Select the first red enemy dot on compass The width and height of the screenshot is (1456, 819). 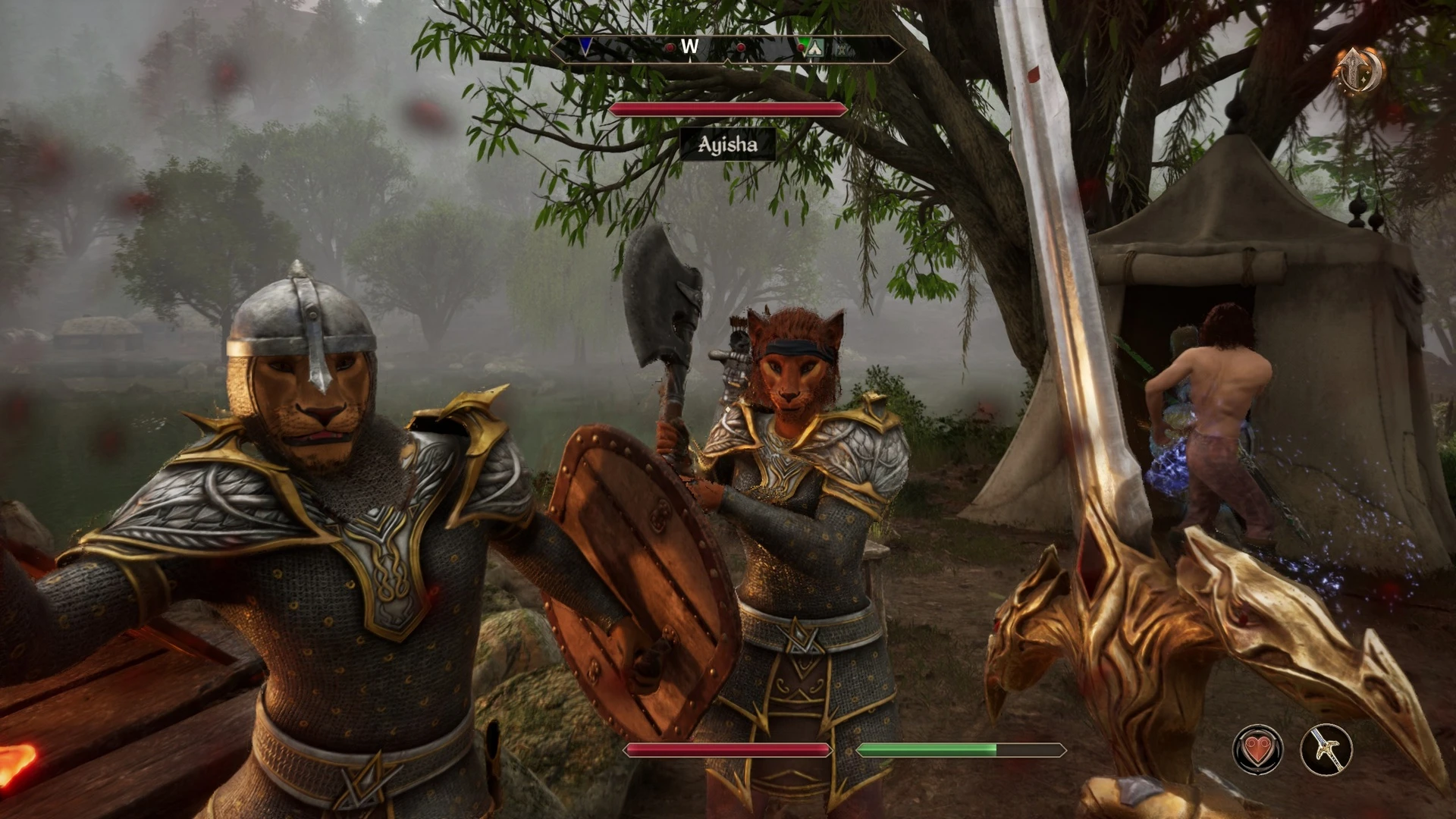click(x=670, y=47)
